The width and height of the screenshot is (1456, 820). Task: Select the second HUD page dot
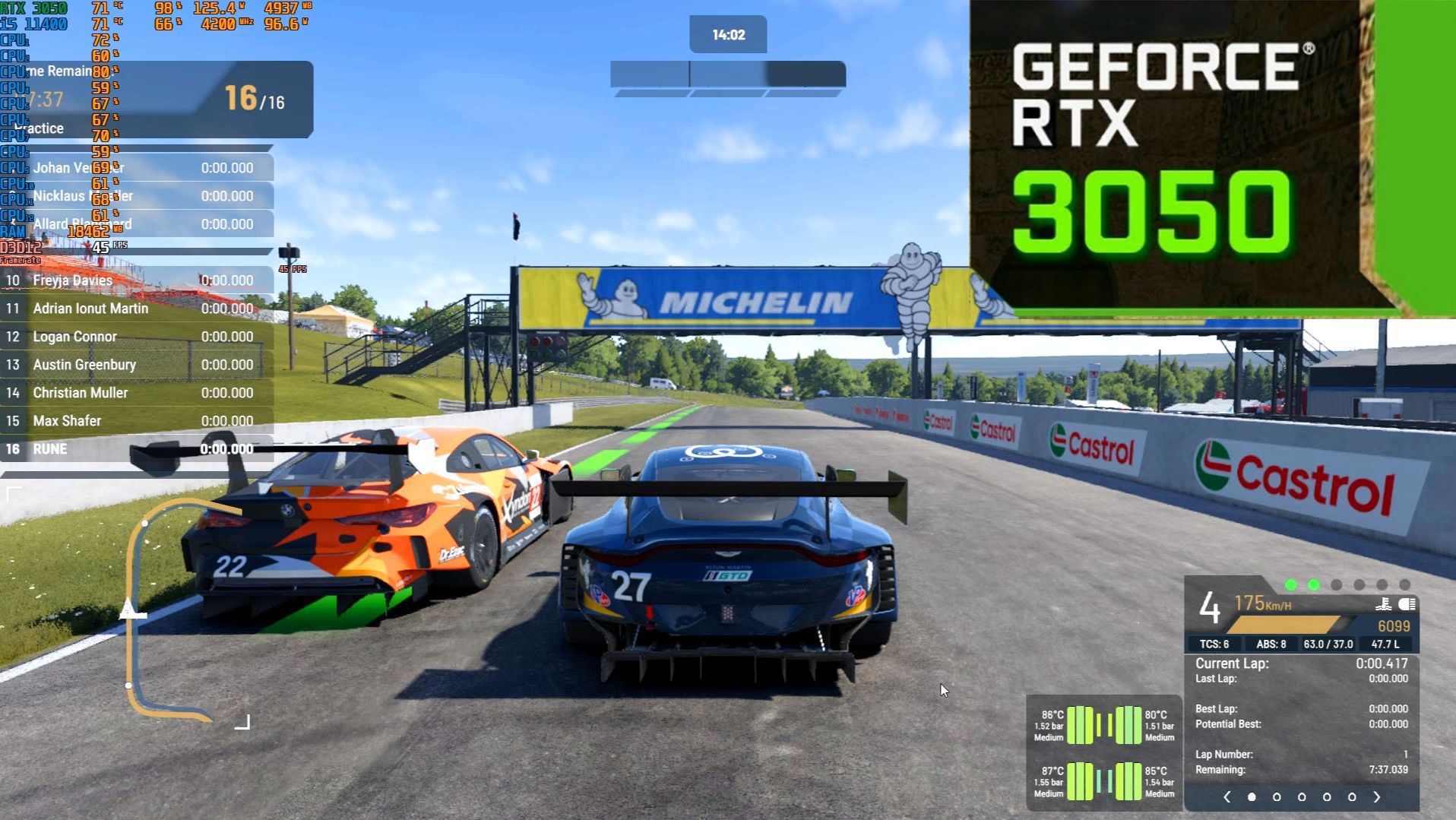tap(1277, 796)
